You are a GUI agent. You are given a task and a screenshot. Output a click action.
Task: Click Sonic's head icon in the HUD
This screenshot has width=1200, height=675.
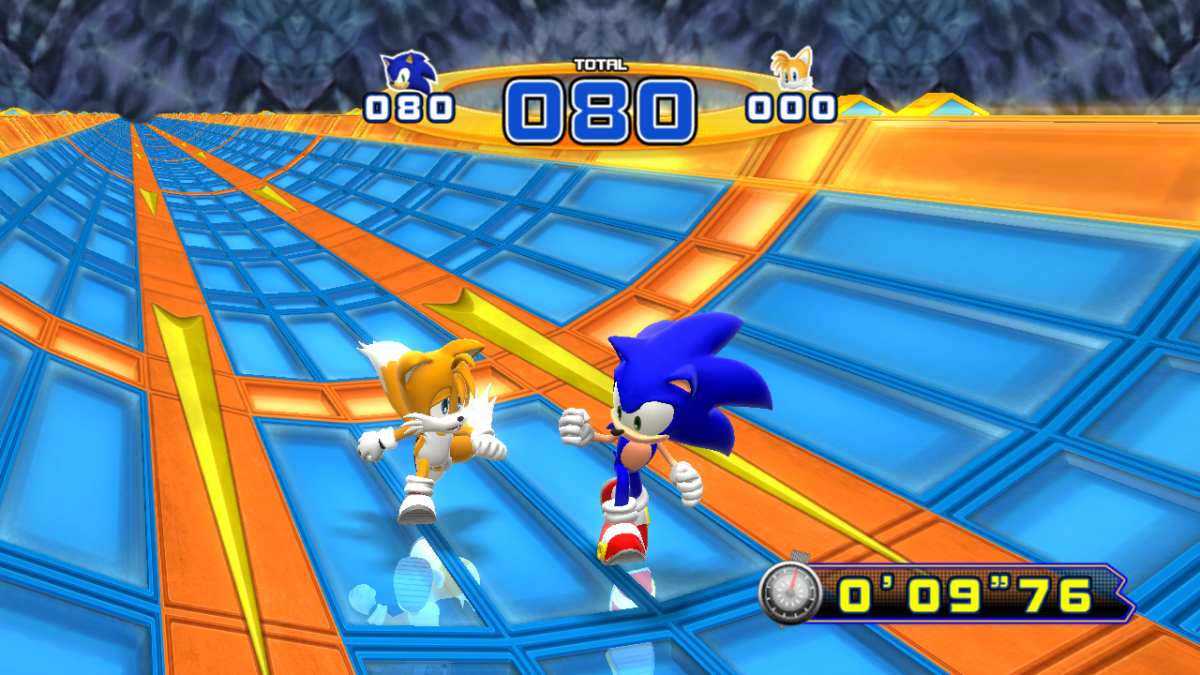408,70
